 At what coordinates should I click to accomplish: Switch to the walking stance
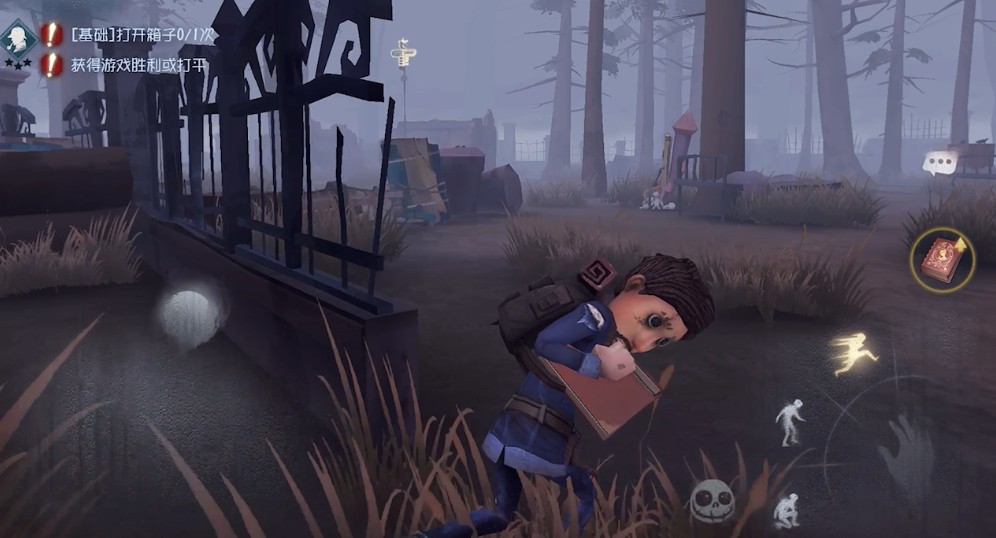(789, 422)
